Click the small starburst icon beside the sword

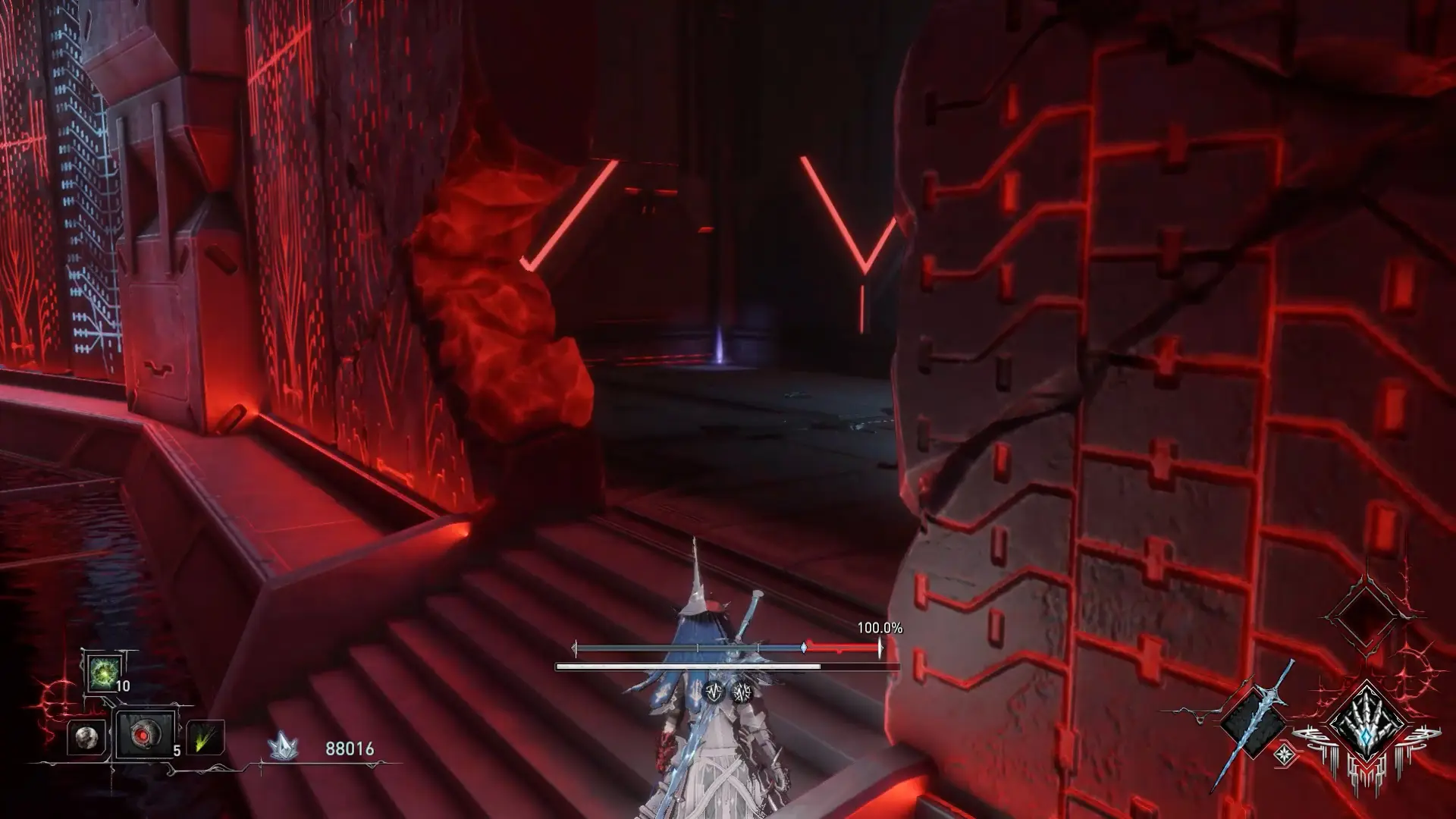1285,755
